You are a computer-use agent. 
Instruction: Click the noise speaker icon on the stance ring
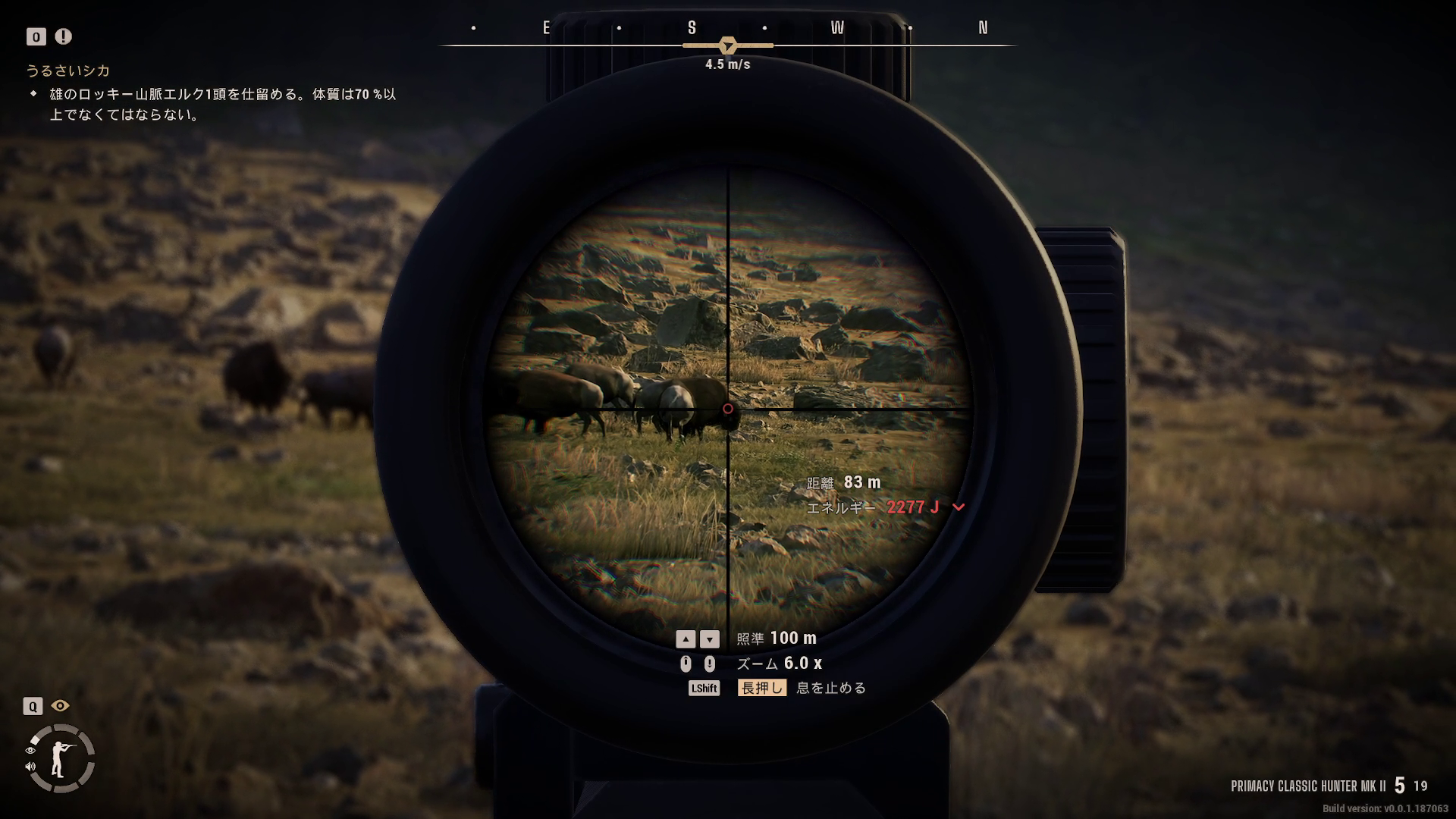[x=30, y=766]
